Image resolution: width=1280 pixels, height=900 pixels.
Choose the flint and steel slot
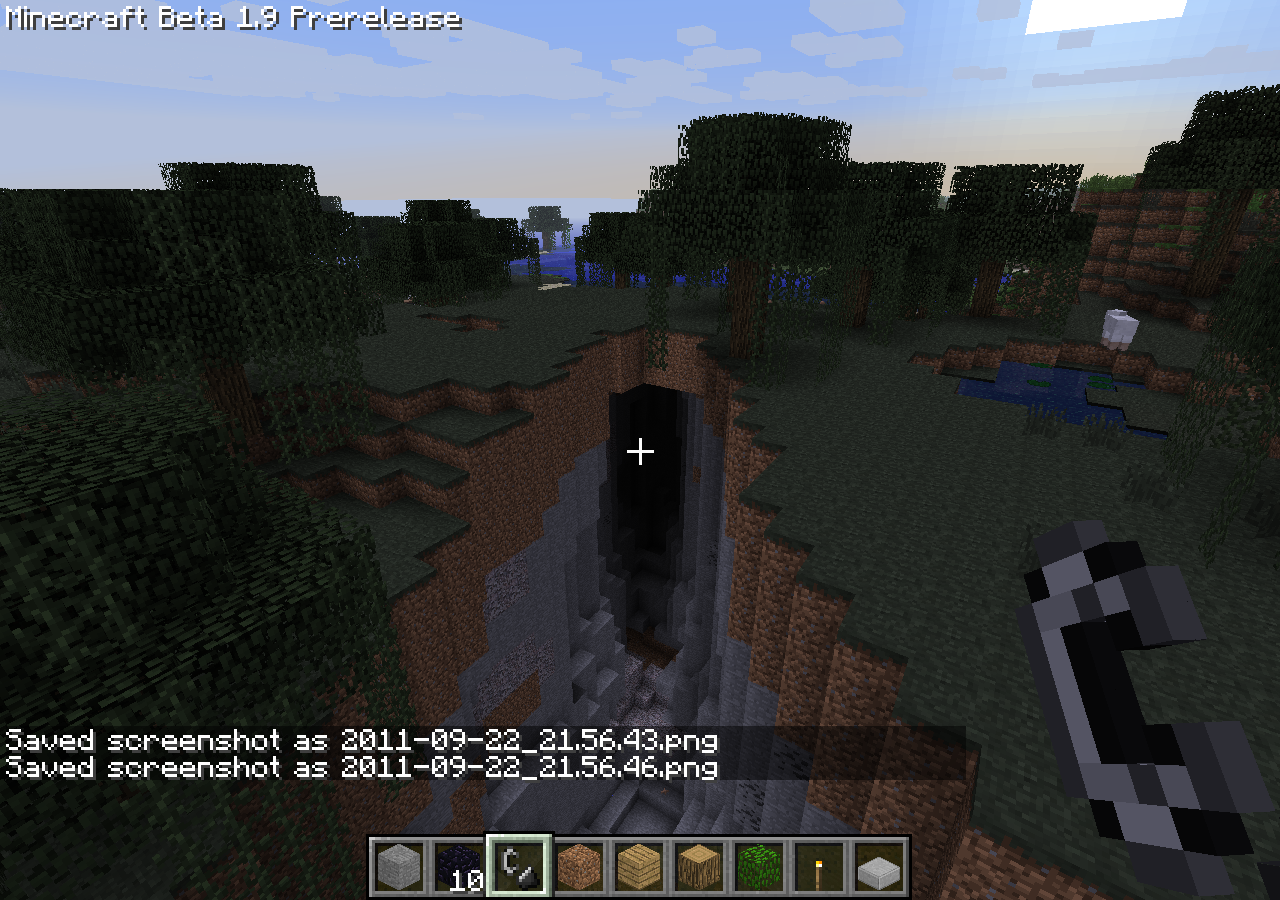520,866
